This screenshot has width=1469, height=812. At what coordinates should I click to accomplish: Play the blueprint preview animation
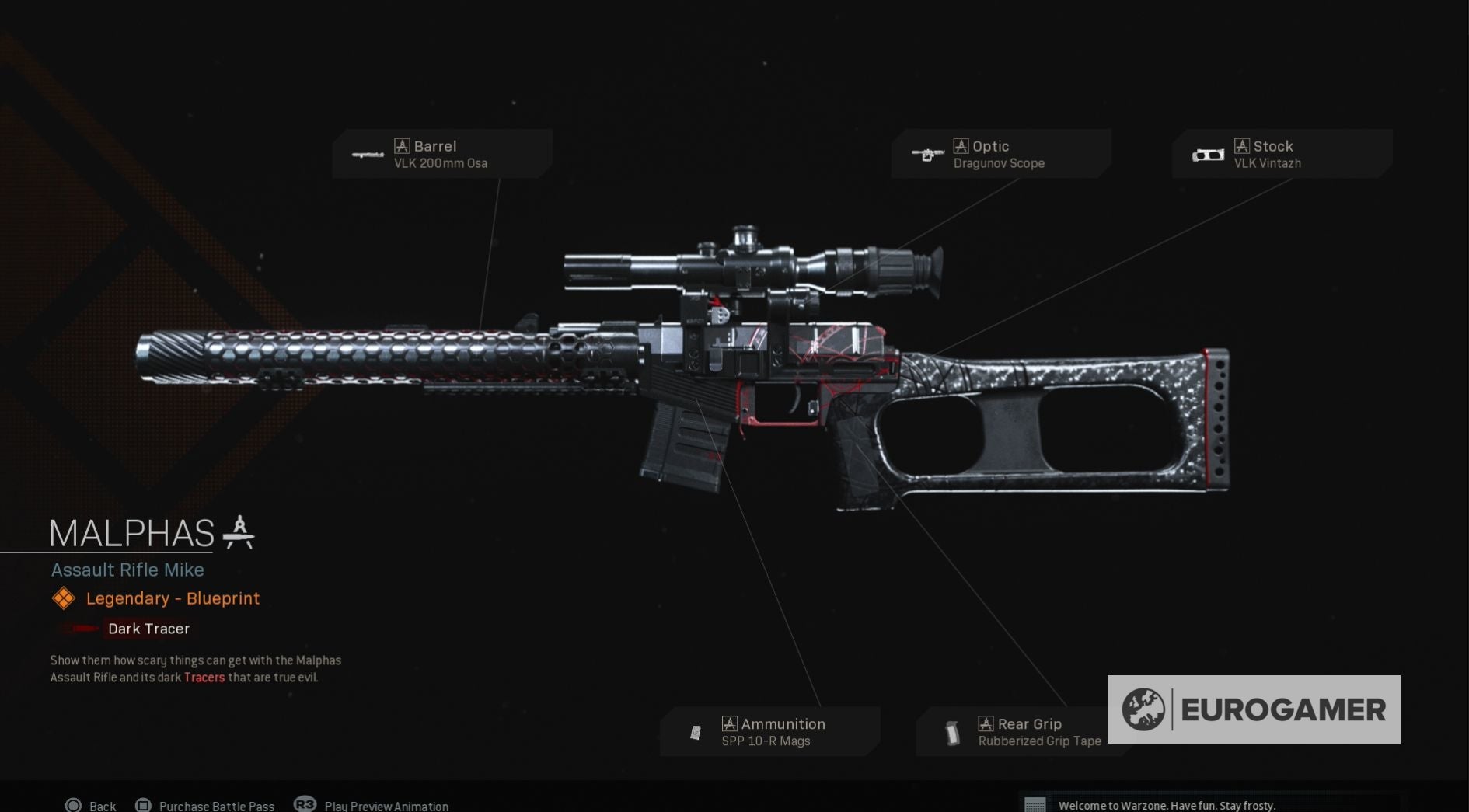click(372, 805)
